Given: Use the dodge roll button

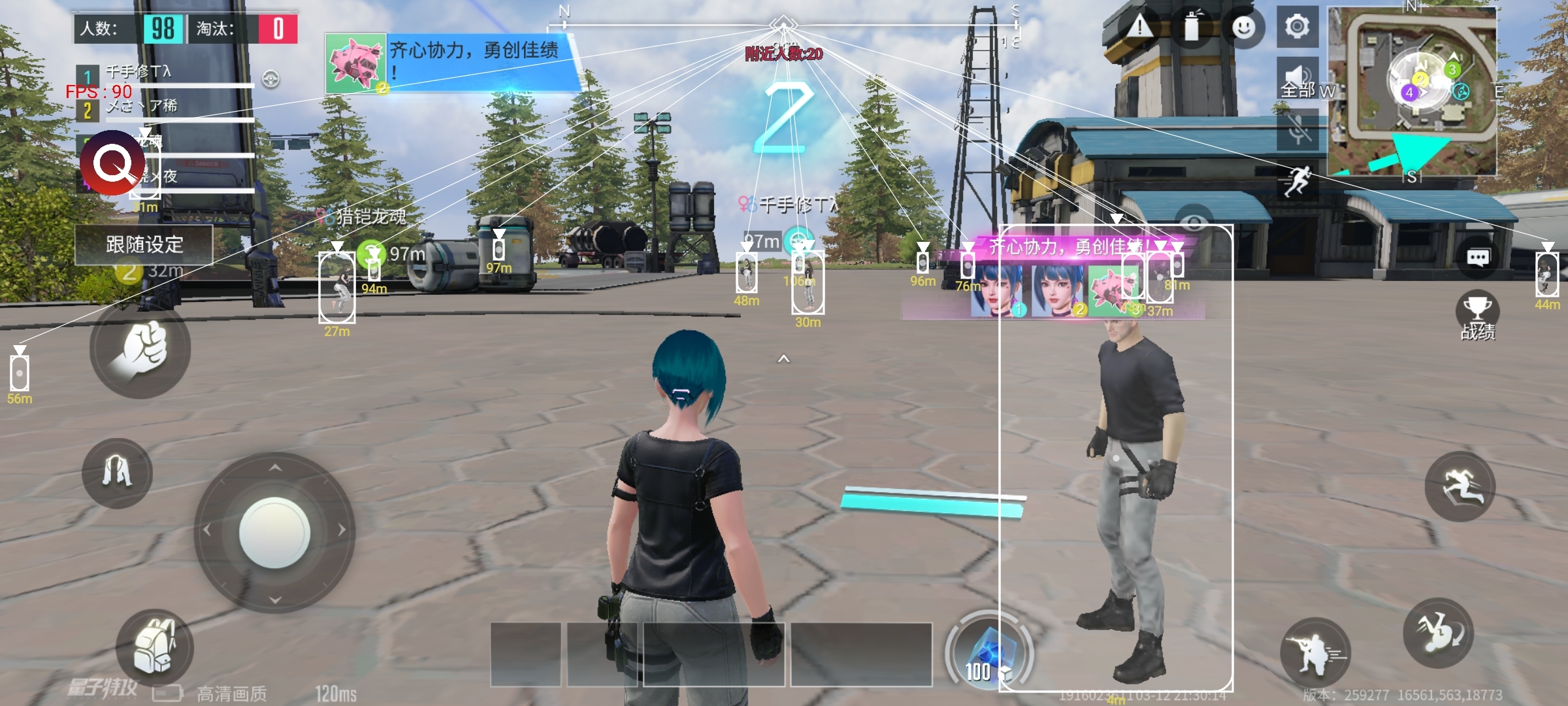Looking at the screenshot, I should (1439, 633).
